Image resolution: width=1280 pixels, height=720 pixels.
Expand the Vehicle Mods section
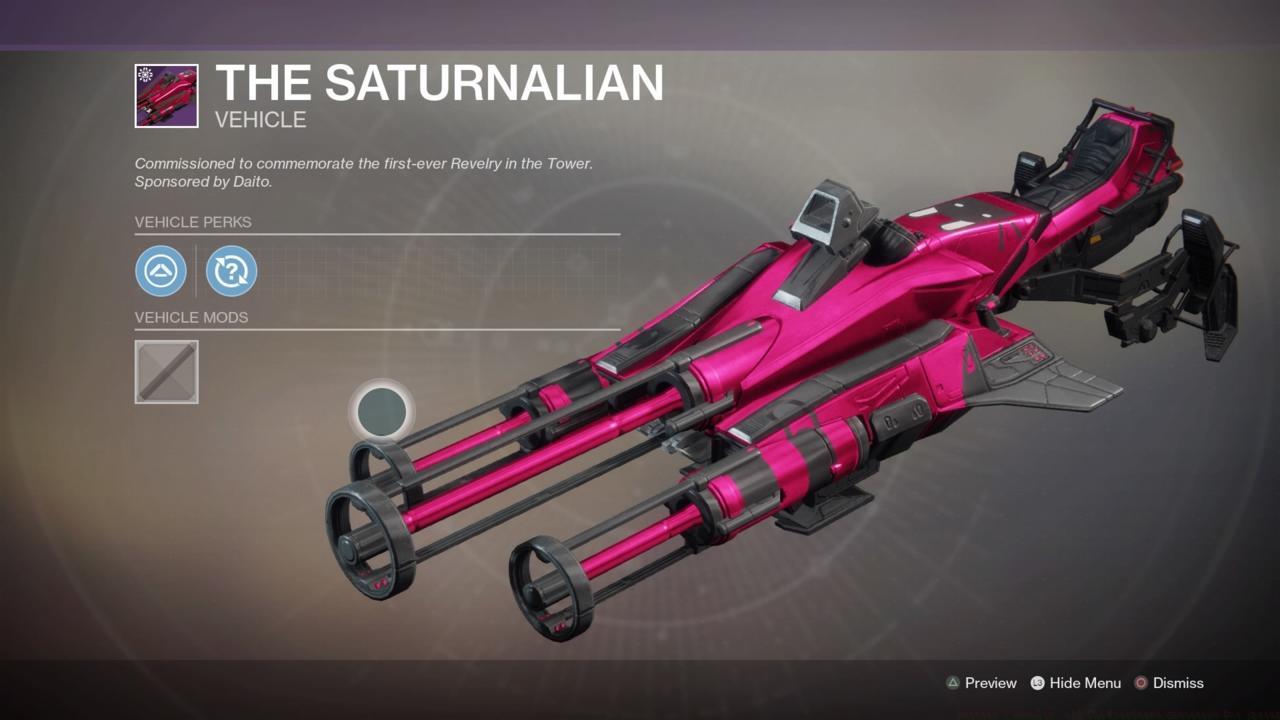pyautogui.click(x=191, y=317)
